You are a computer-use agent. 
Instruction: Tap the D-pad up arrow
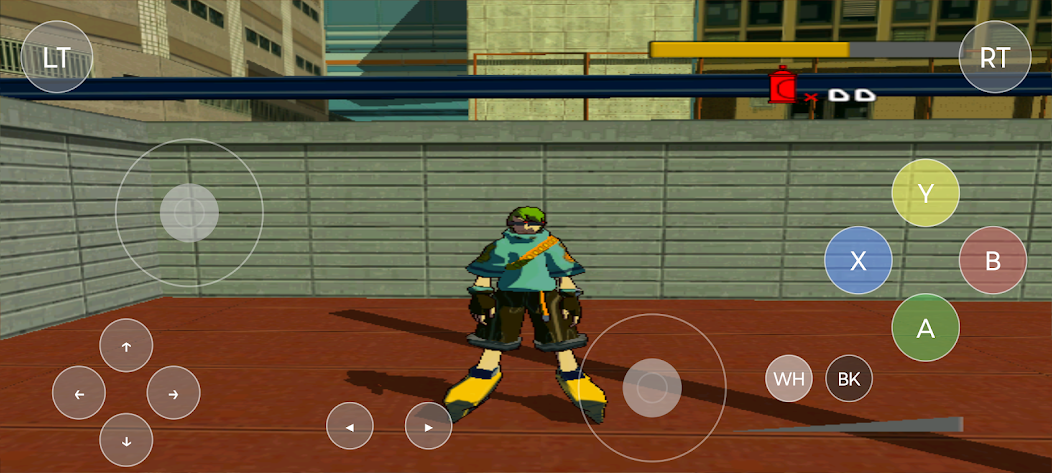point(126,346)
